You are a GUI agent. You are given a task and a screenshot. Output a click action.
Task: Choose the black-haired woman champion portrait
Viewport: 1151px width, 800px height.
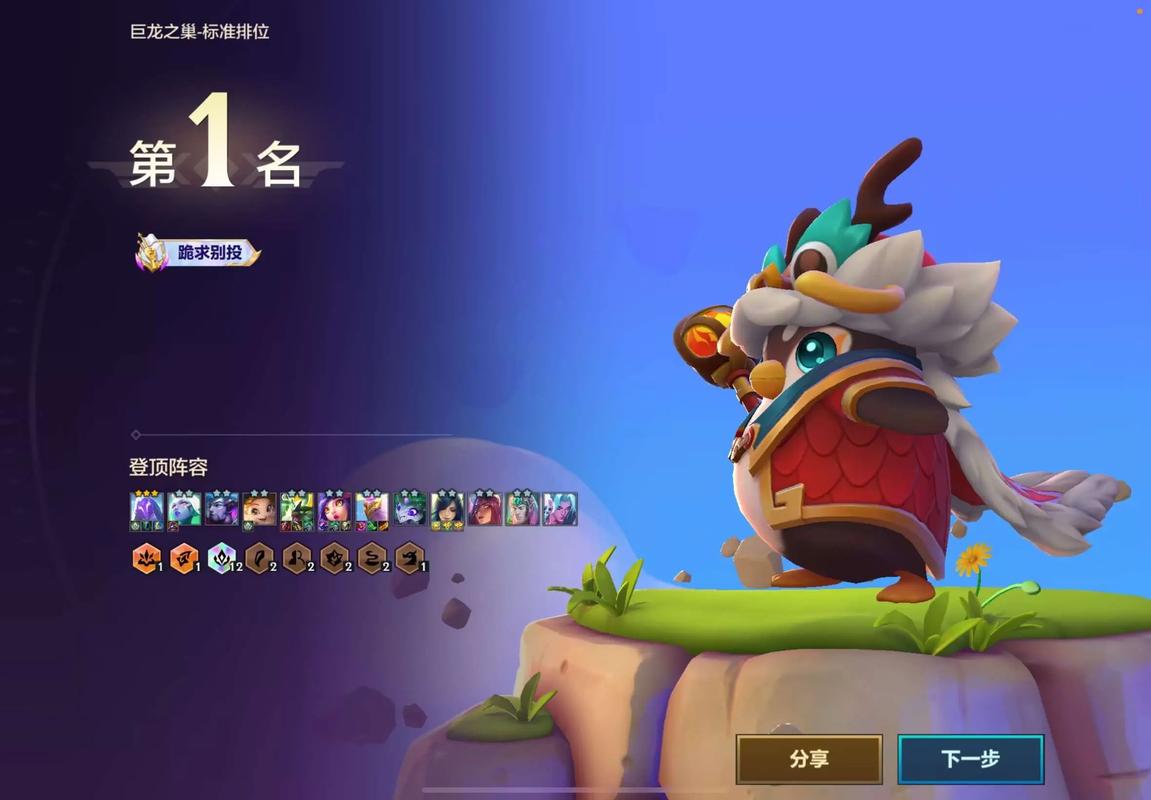tap(447, 510)
